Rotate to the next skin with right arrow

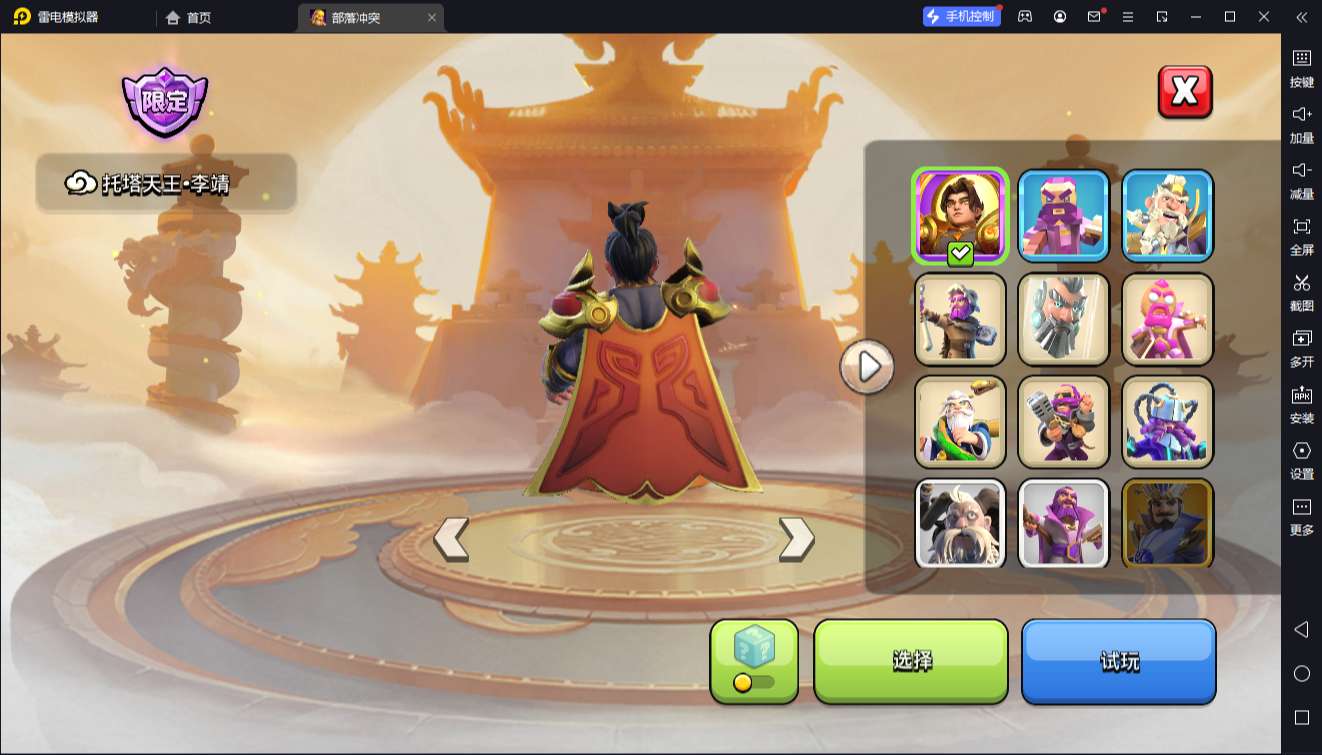click(x=796, y=539)
